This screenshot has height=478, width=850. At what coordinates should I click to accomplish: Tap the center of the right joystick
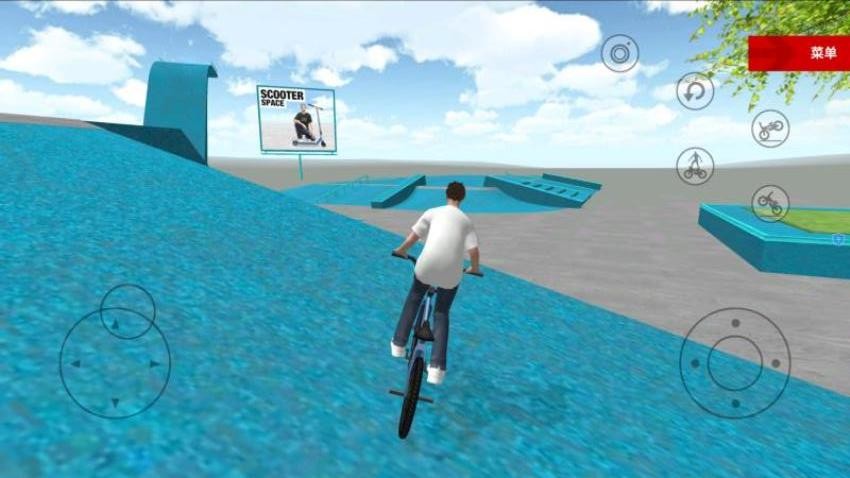click(735, 363)
